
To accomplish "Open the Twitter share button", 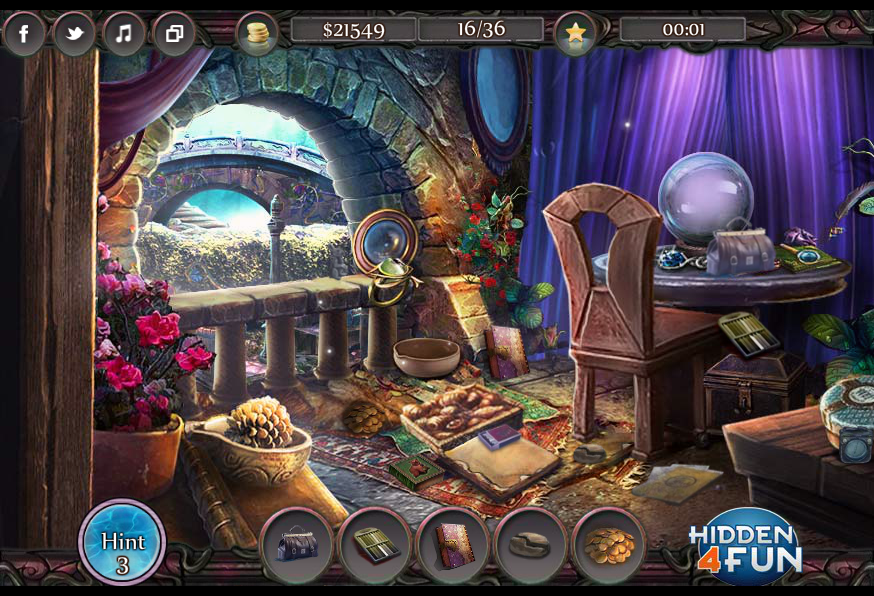I will tap(74, 33).
